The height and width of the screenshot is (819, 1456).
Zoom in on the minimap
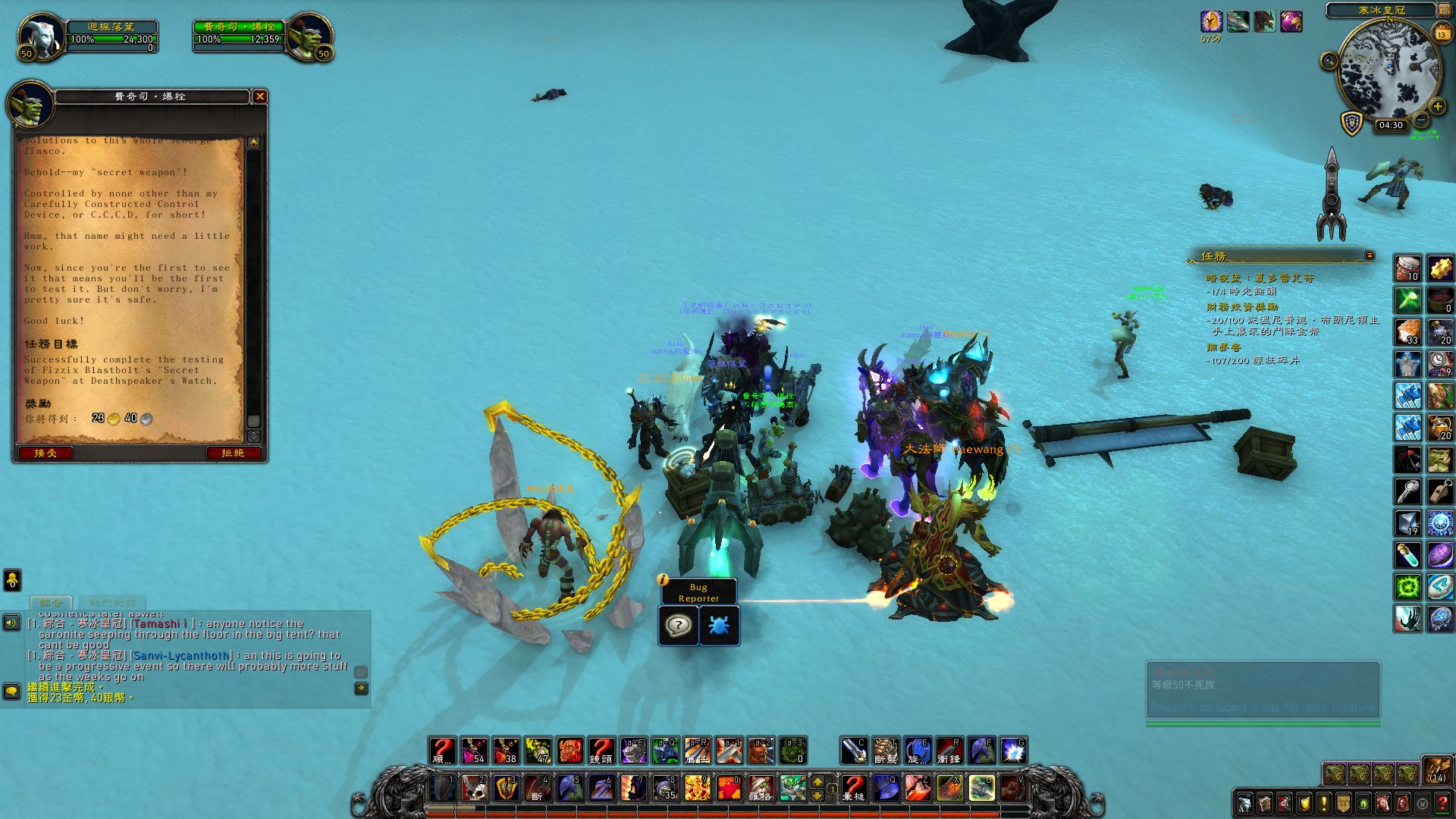tap(1437, 107)
